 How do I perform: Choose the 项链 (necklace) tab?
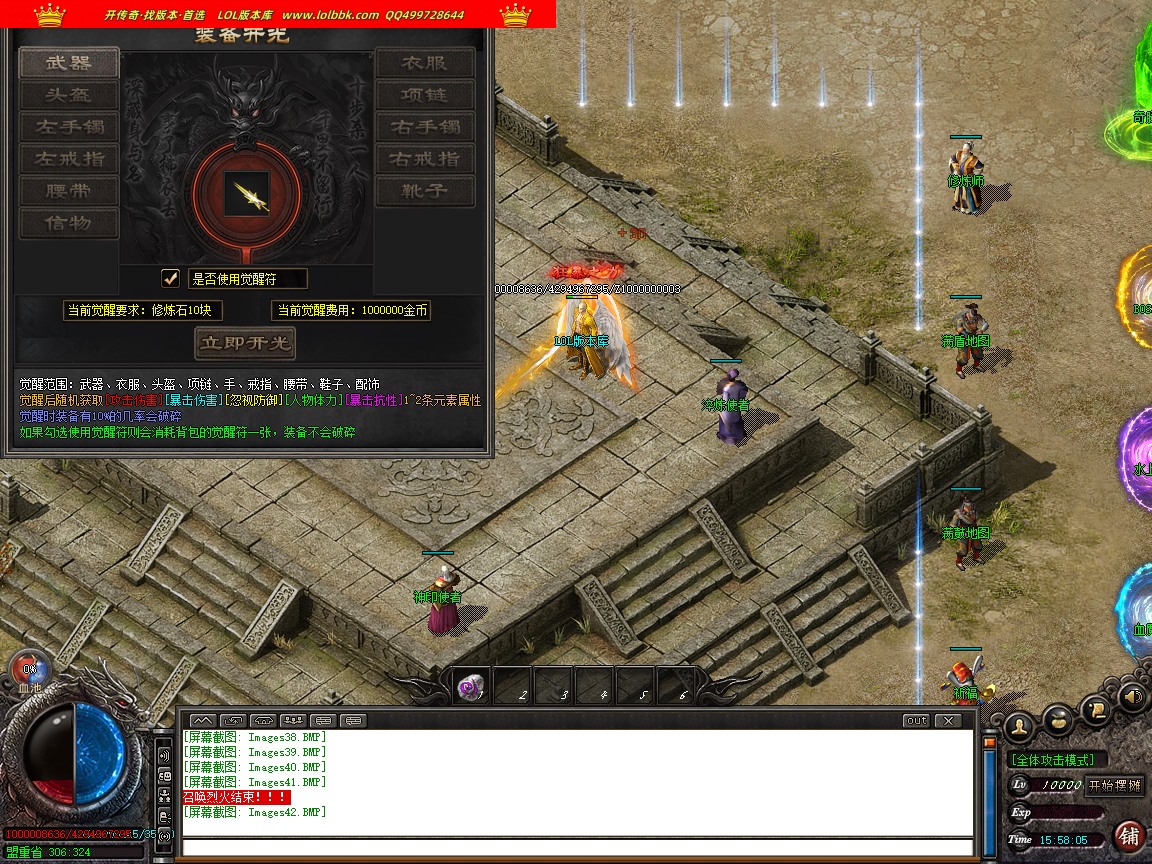pyautogui.click(x=425, y=95)
